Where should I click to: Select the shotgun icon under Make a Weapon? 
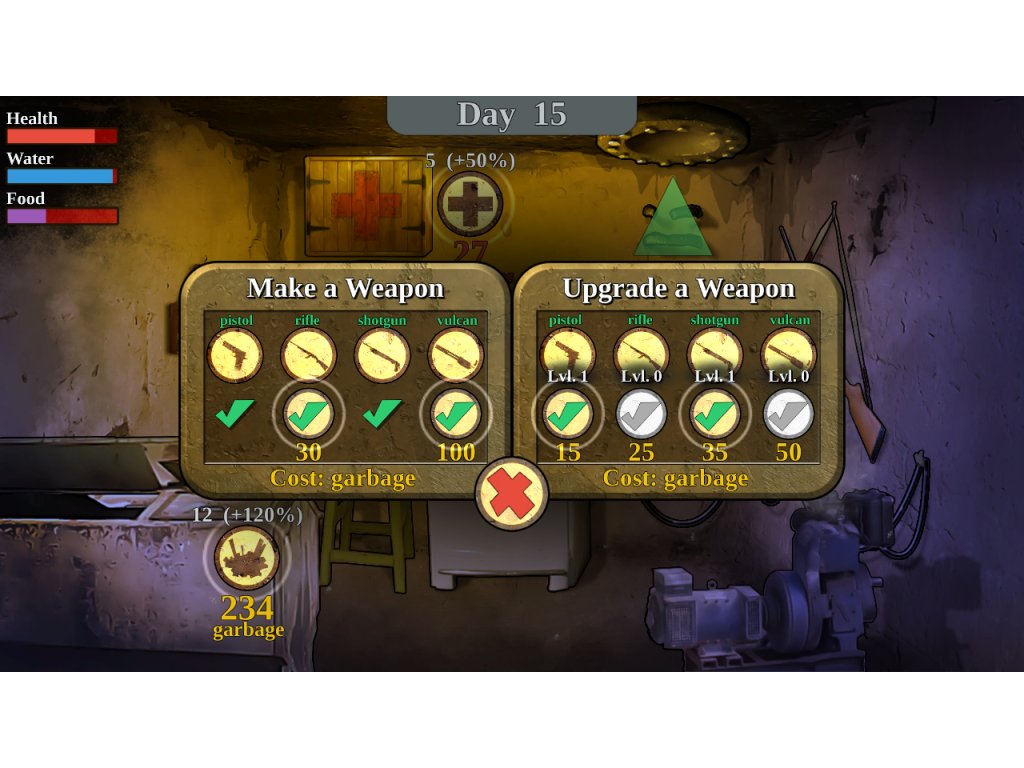(x=382, y=355)
